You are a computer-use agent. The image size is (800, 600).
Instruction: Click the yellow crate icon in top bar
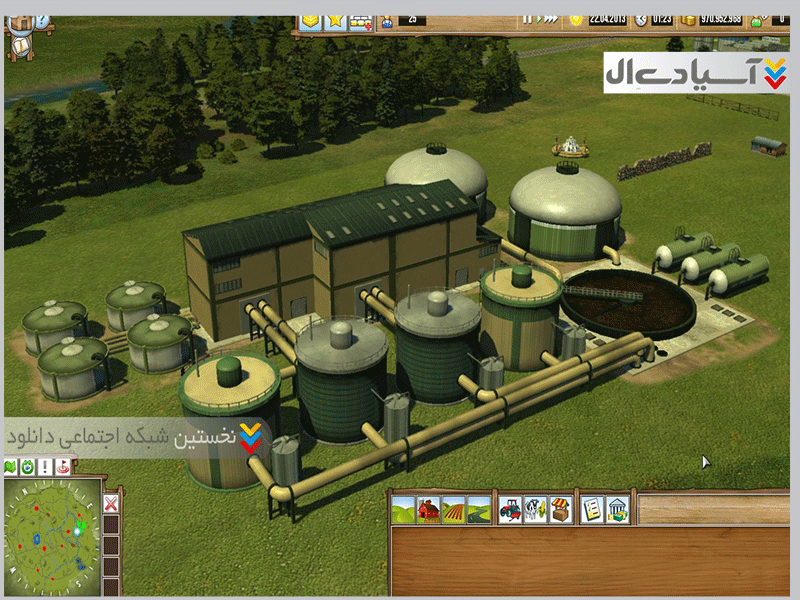[310, 19]
